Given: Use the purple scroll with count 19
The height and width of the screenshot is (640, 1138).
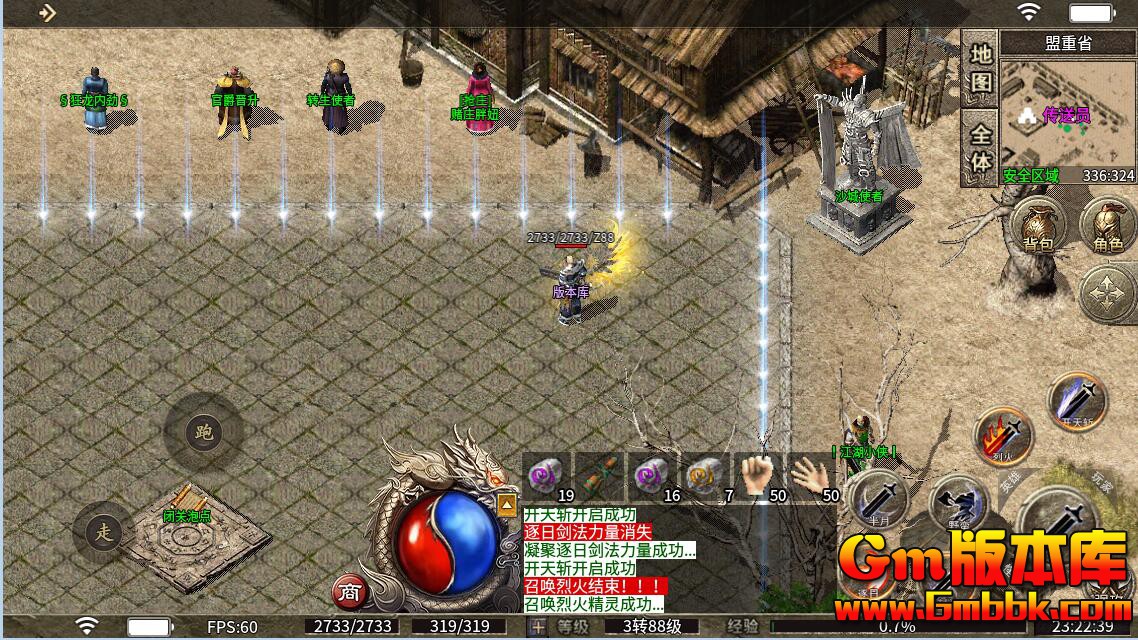Looking at the screenshot, I should (x=548, y=476).
